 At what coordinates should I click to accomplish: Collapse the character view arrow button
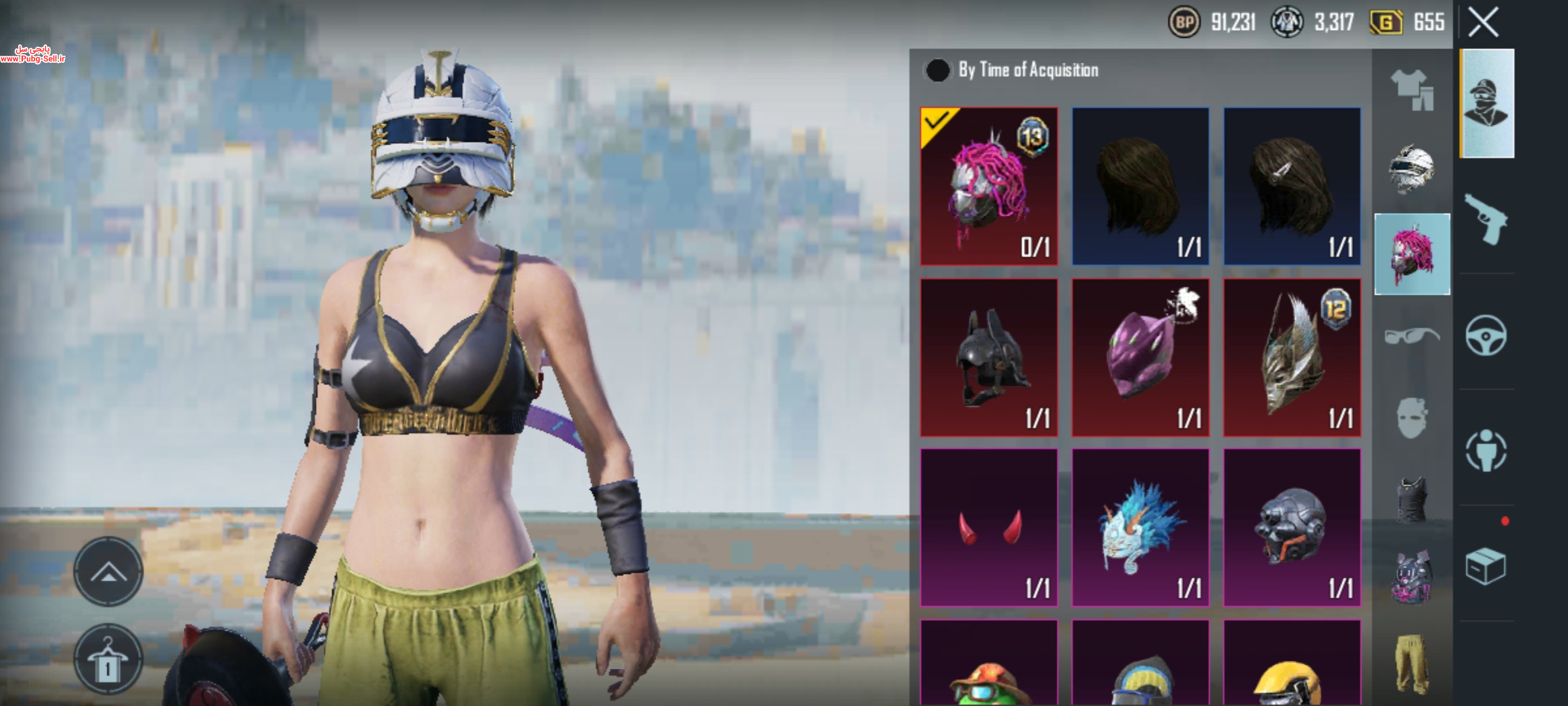pyautogui.click(x=108, y=572)
